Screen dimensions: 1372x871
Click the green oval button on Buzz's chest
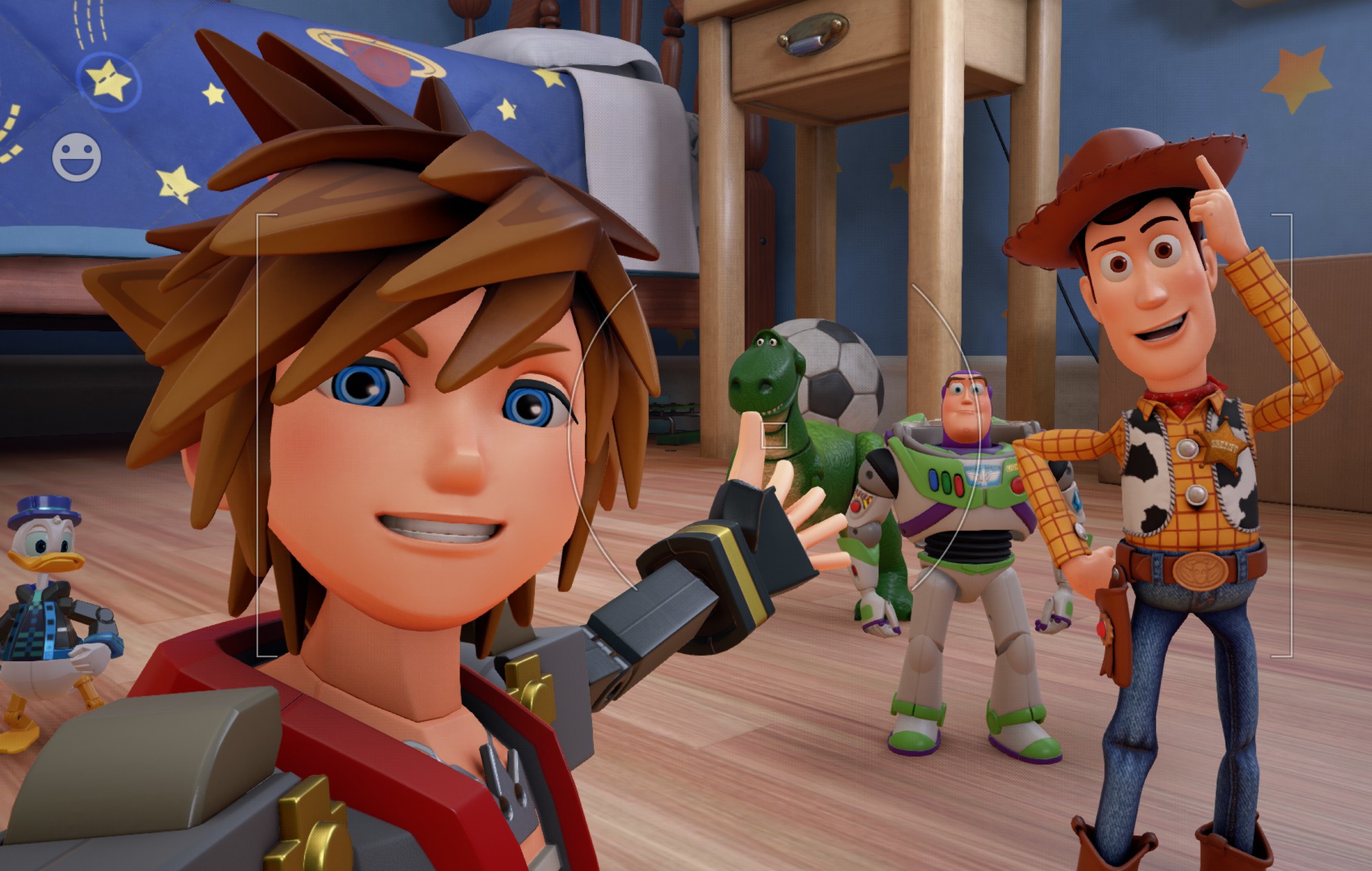pyautogui.click(x=945, y=481)
